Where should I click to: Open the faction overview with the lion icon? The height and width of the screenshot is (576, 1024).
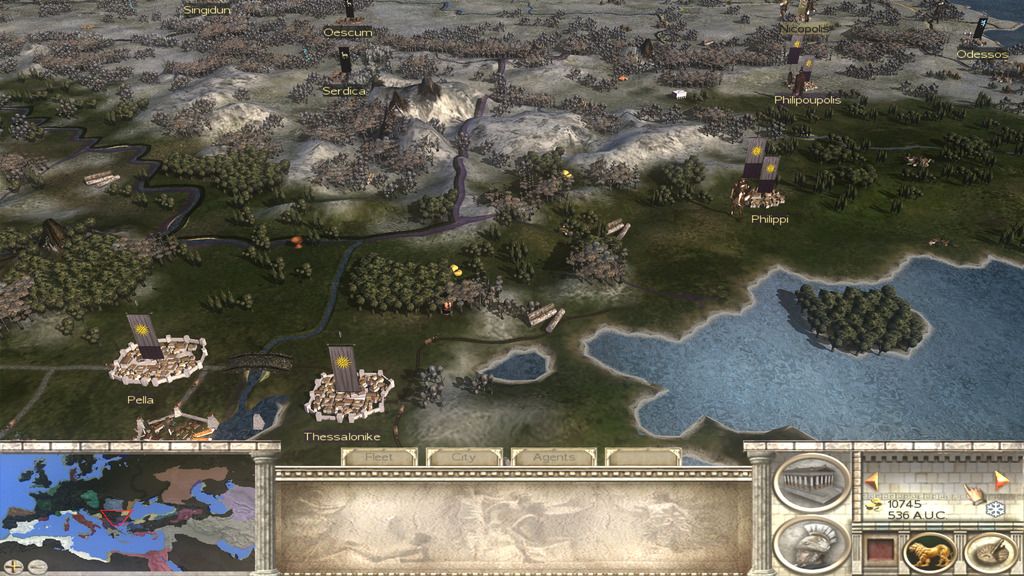click(x=930, y=553)
